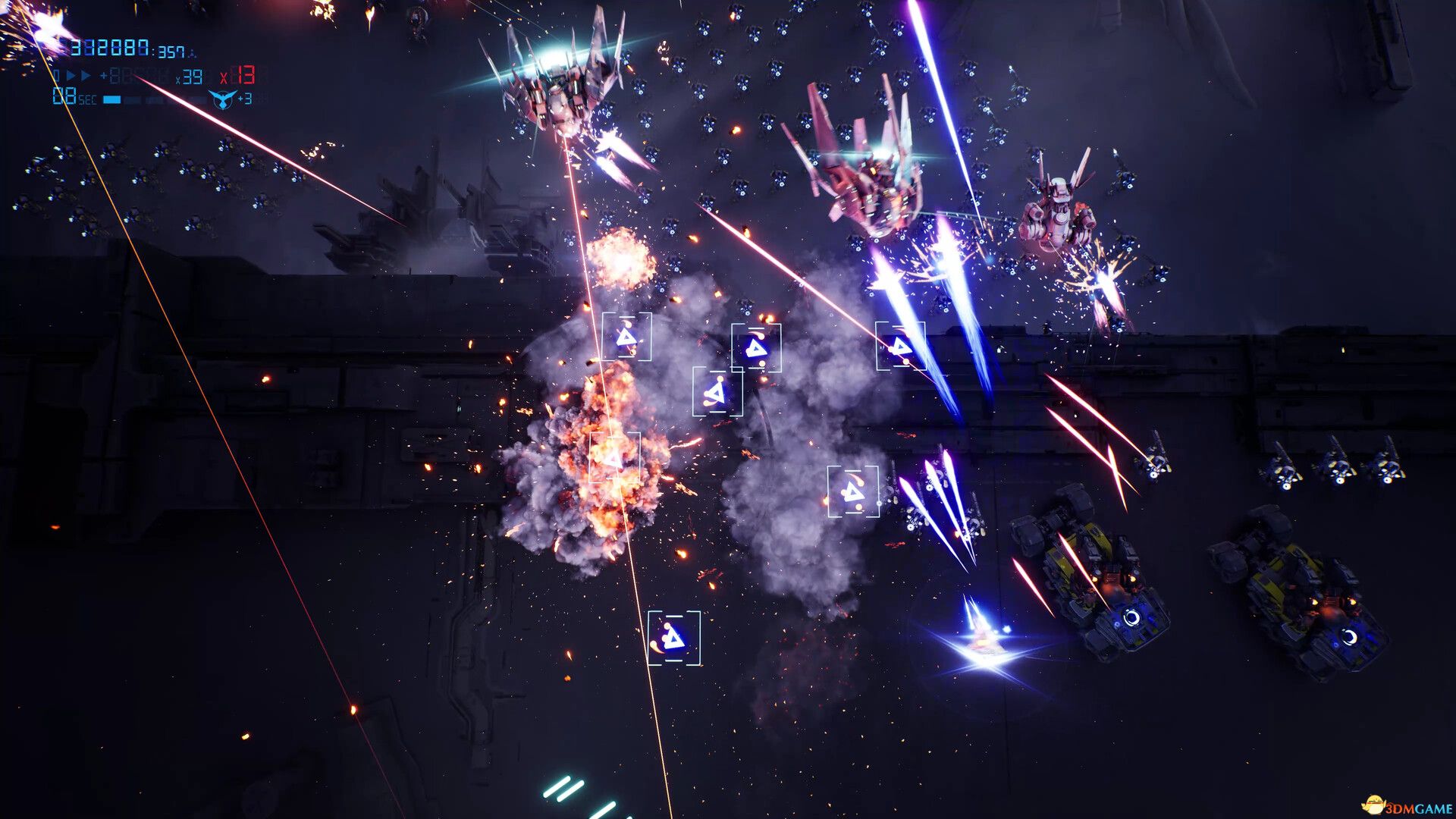The height and width of the screenshot is (819, 1456).
Task: Click the target lock icon on the right side
Action: pyautogui.click(x=899, y=346)
